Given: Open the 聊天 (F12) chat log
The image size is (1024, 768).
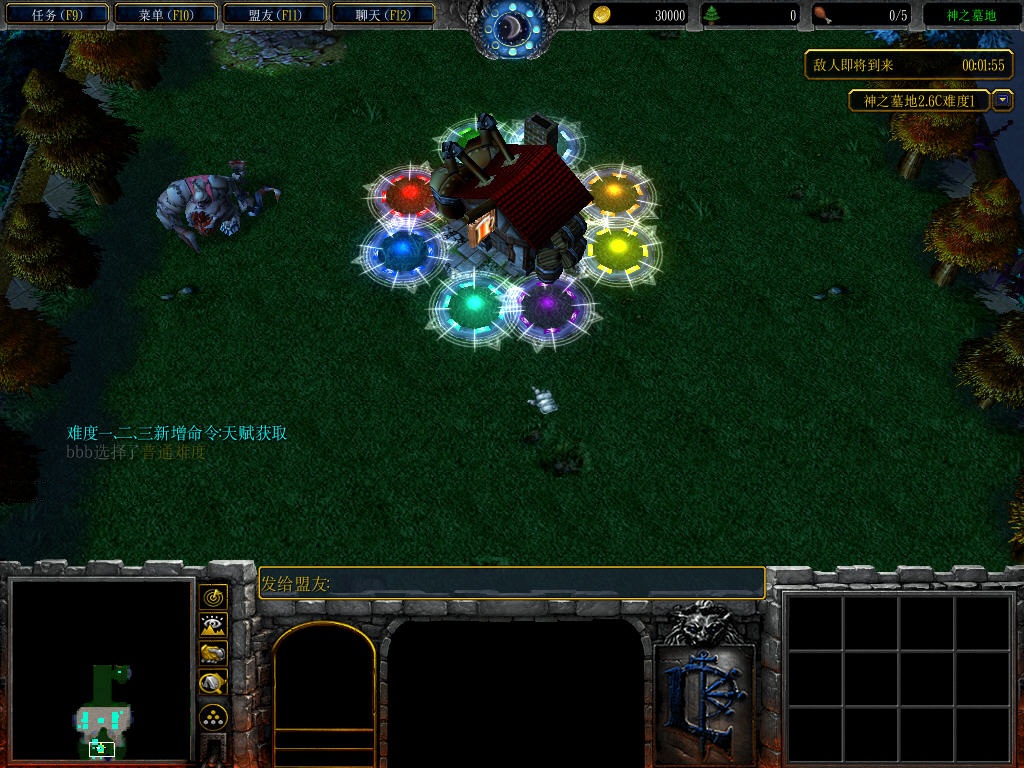Looking at the screenshot, I should click(x=382, y=15).
